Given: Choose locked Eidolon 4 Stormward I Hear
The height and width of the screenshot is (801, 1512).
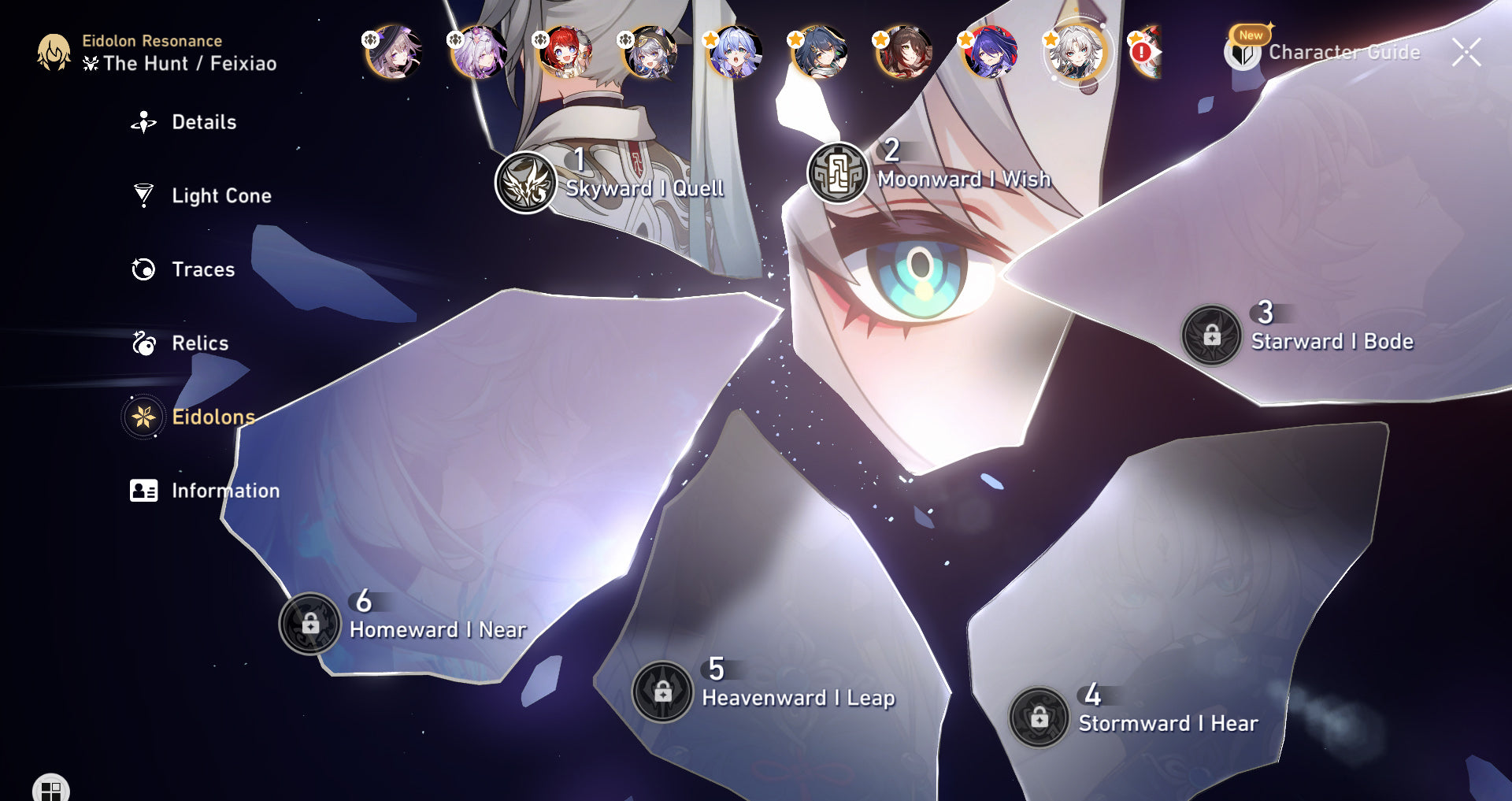Looking at the screenshot, I should (1039, 717).
